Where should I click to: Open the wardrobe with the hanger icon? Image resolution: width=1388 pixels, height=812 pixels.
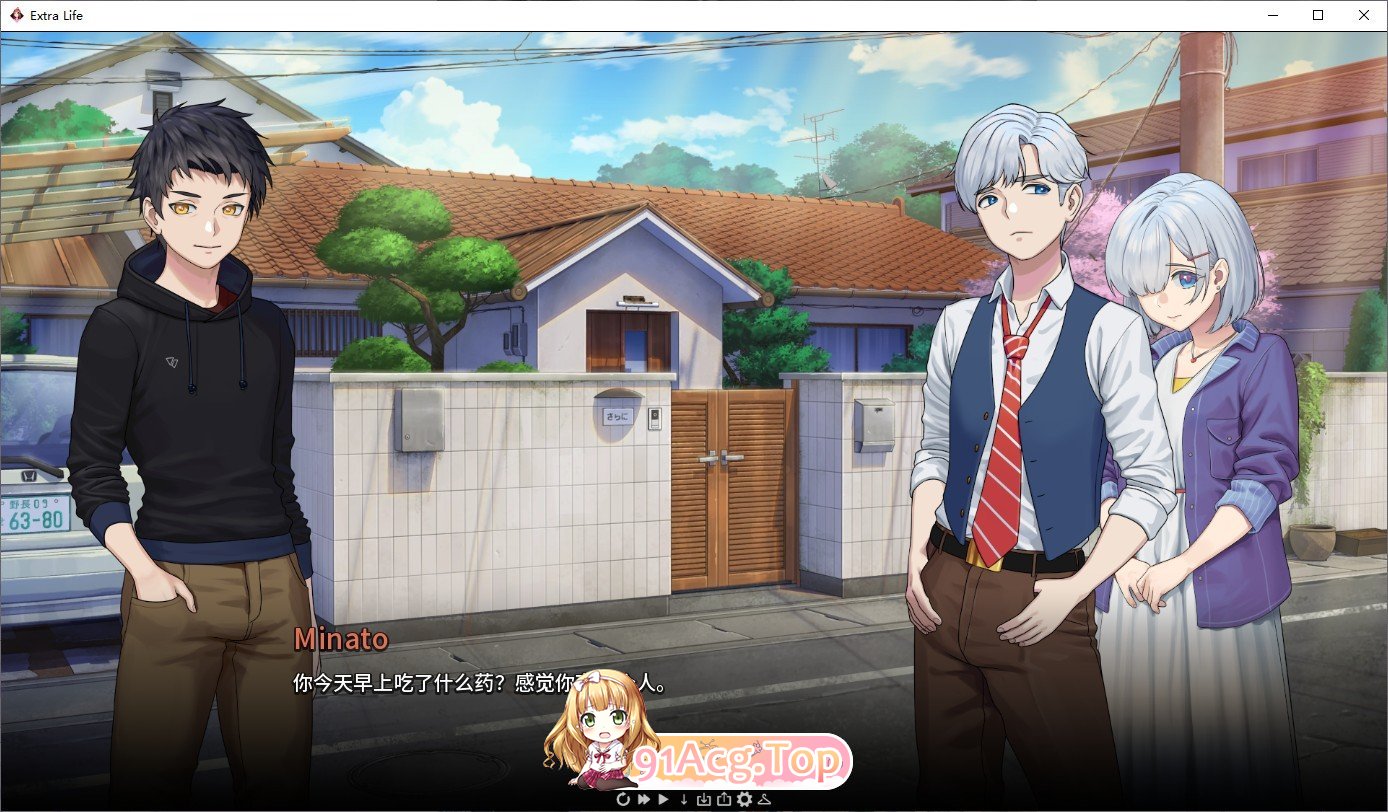click(x=766, y=800)
